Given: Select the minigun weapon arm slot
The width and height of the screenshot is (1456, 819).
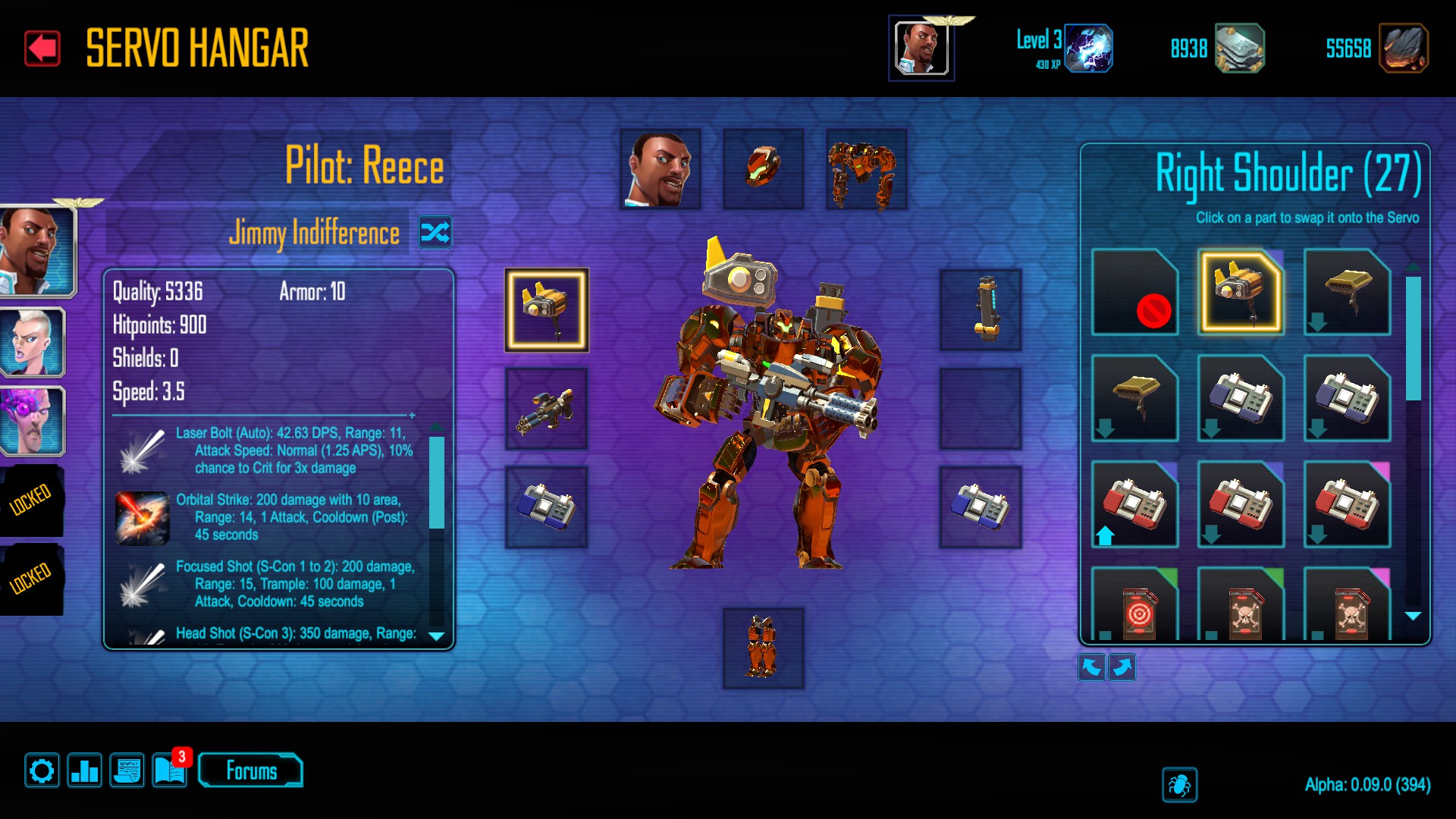Looking at the screenshot, I should tap(546, 409).
